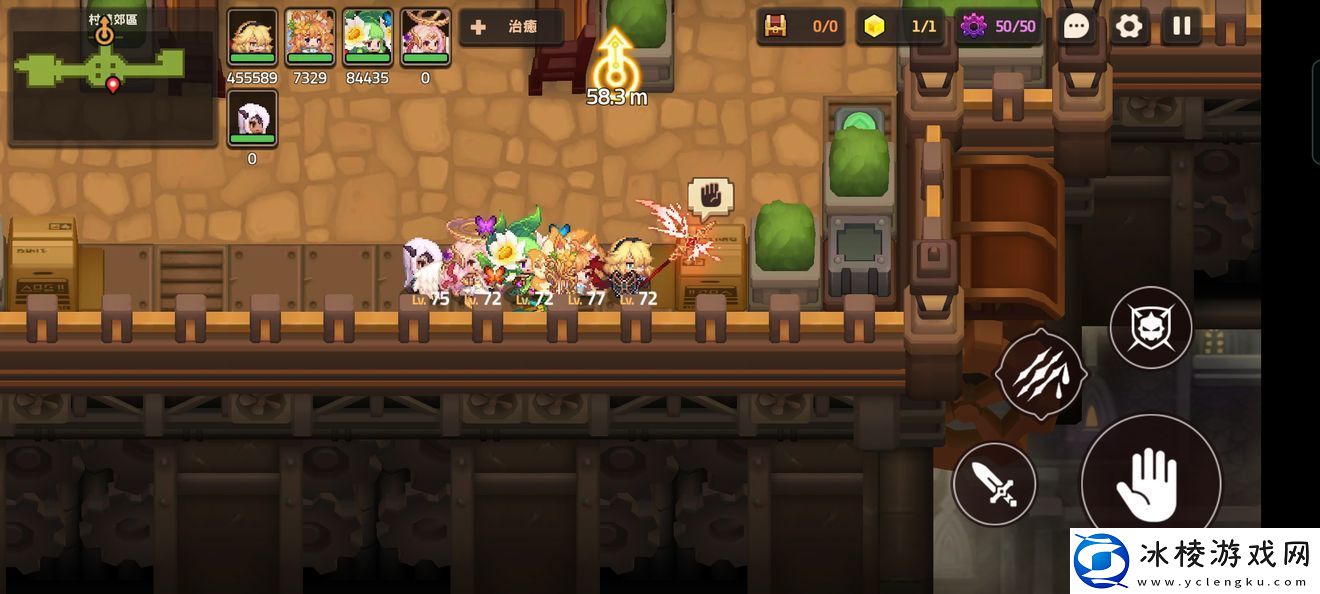Screen dimensions: 1320x594
Task: Select the green-haired daisy hero portrait
Action: (x=368, y=38)
